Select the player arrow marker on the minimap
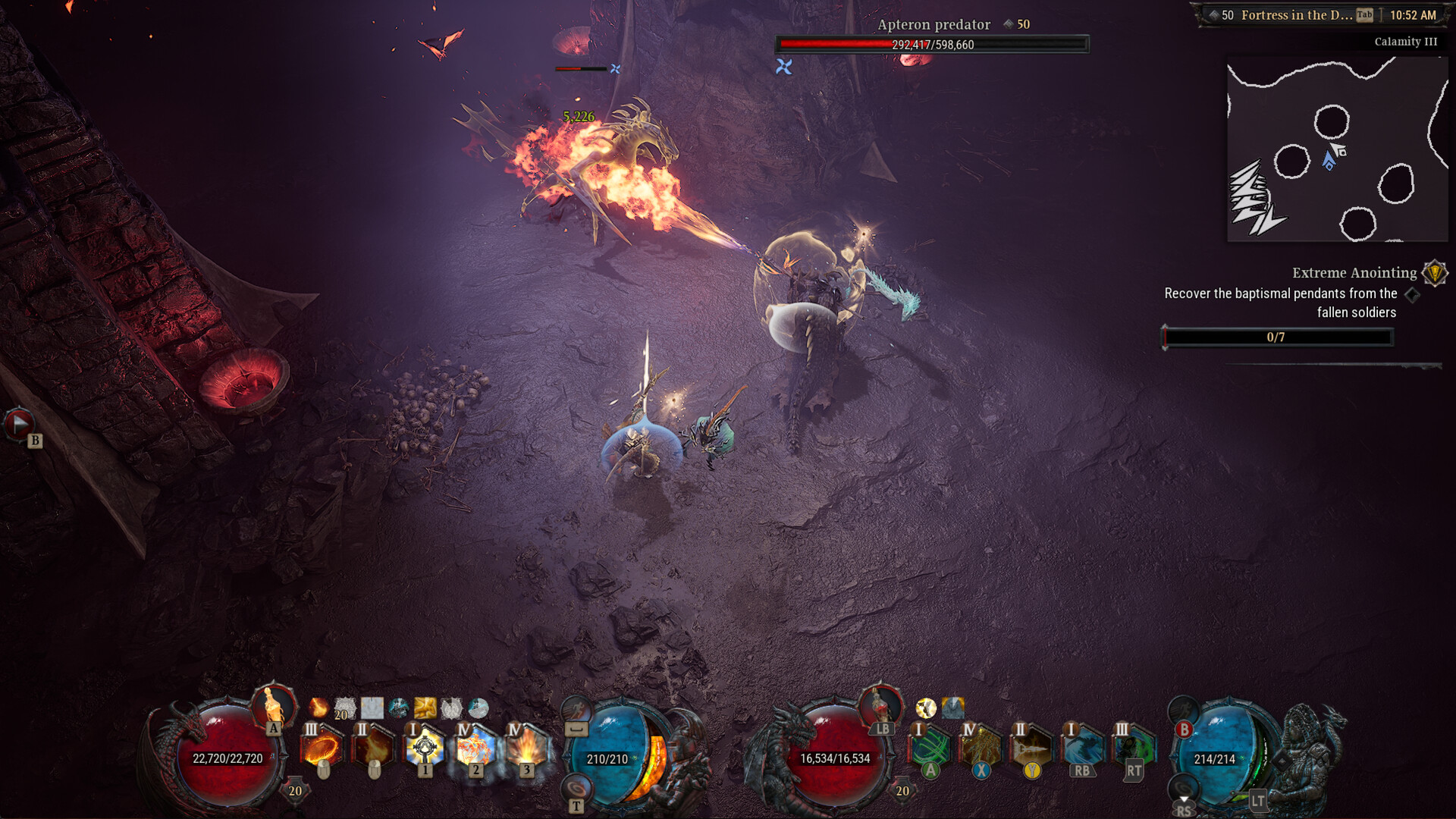1456x819 pixels. (x=1327, y=161)
